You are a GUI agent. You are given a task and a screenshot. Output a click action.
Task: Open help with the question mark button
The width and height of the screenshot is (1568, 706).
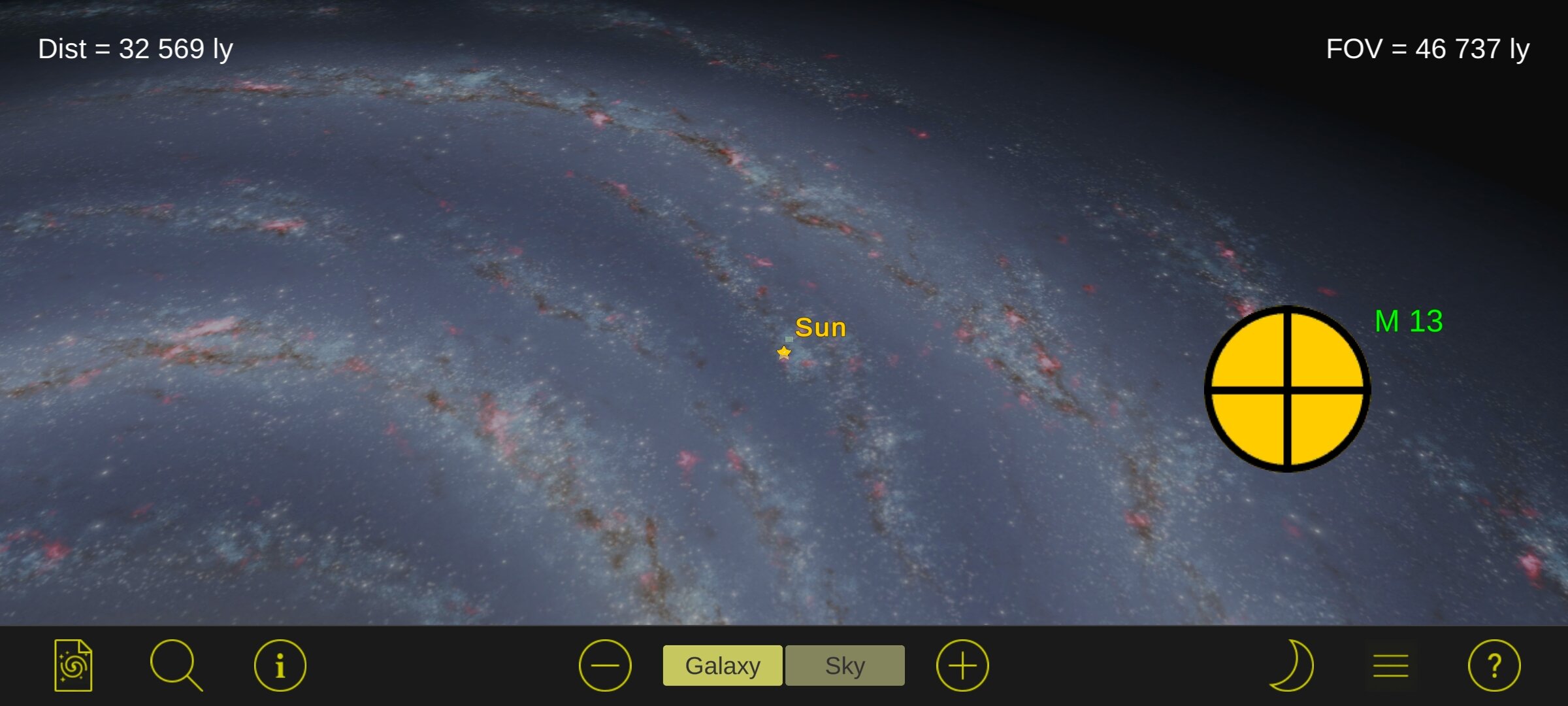(1494, 665)
